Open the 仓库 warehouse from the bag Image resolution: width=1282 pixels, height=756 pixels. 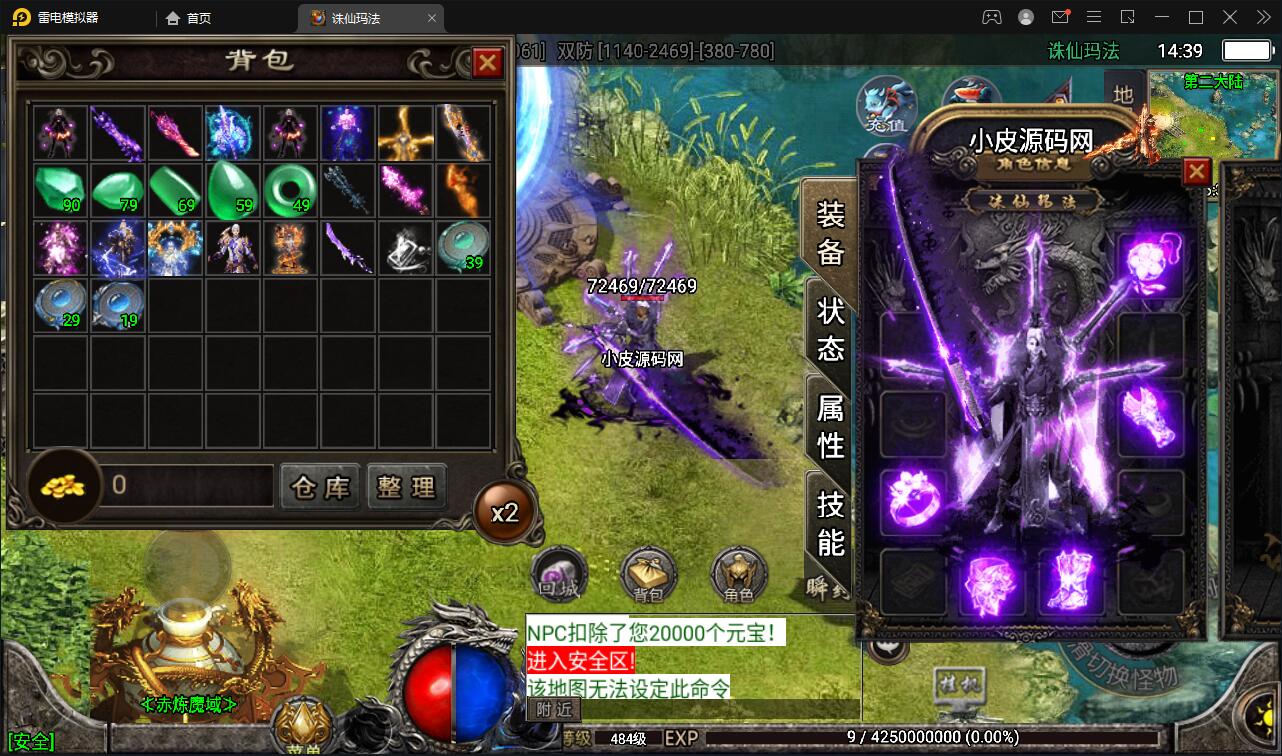pos(320,487)
